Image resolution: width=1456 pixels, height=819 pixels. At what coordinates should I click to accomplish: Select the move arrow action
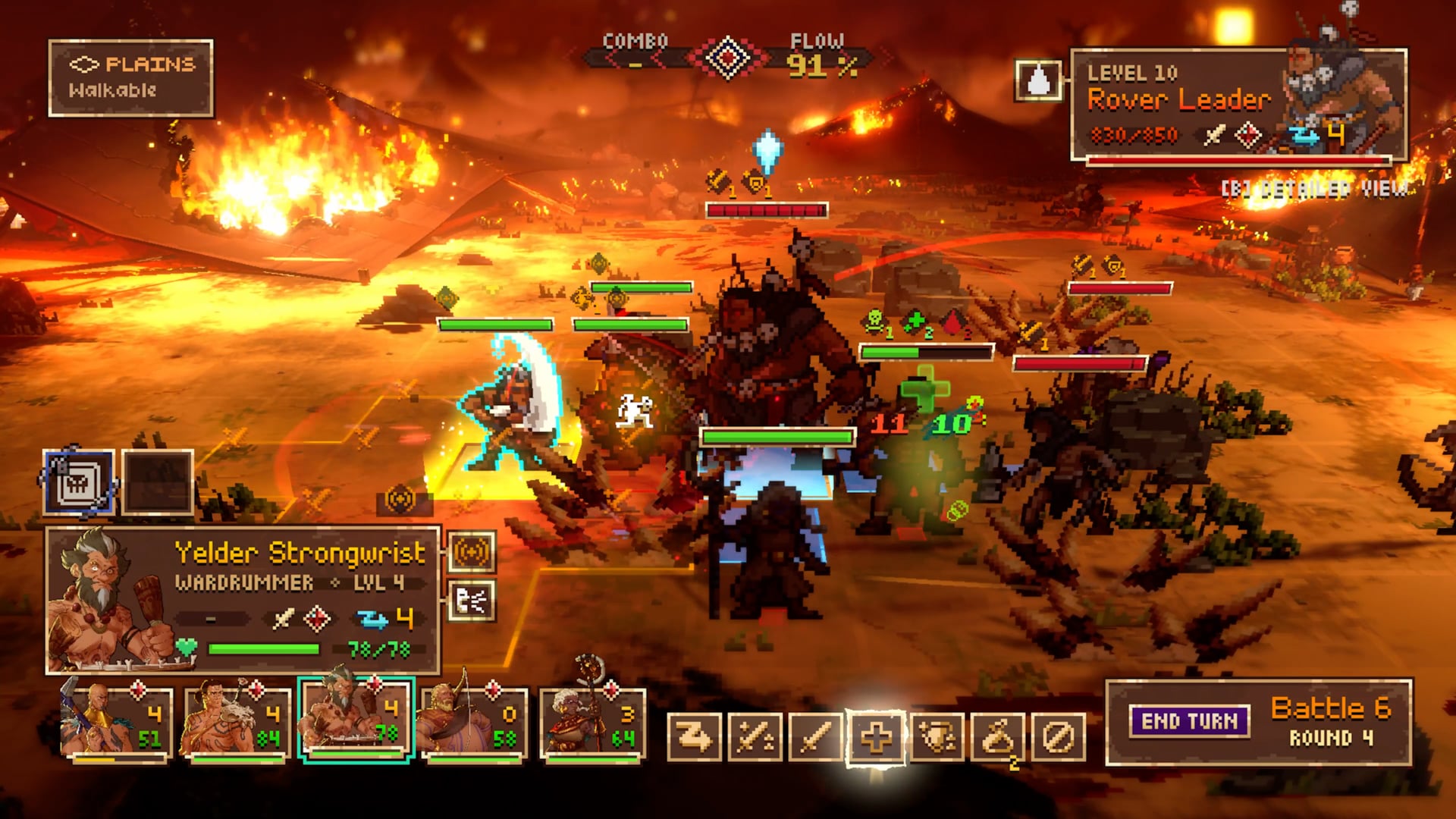[694, 736]
